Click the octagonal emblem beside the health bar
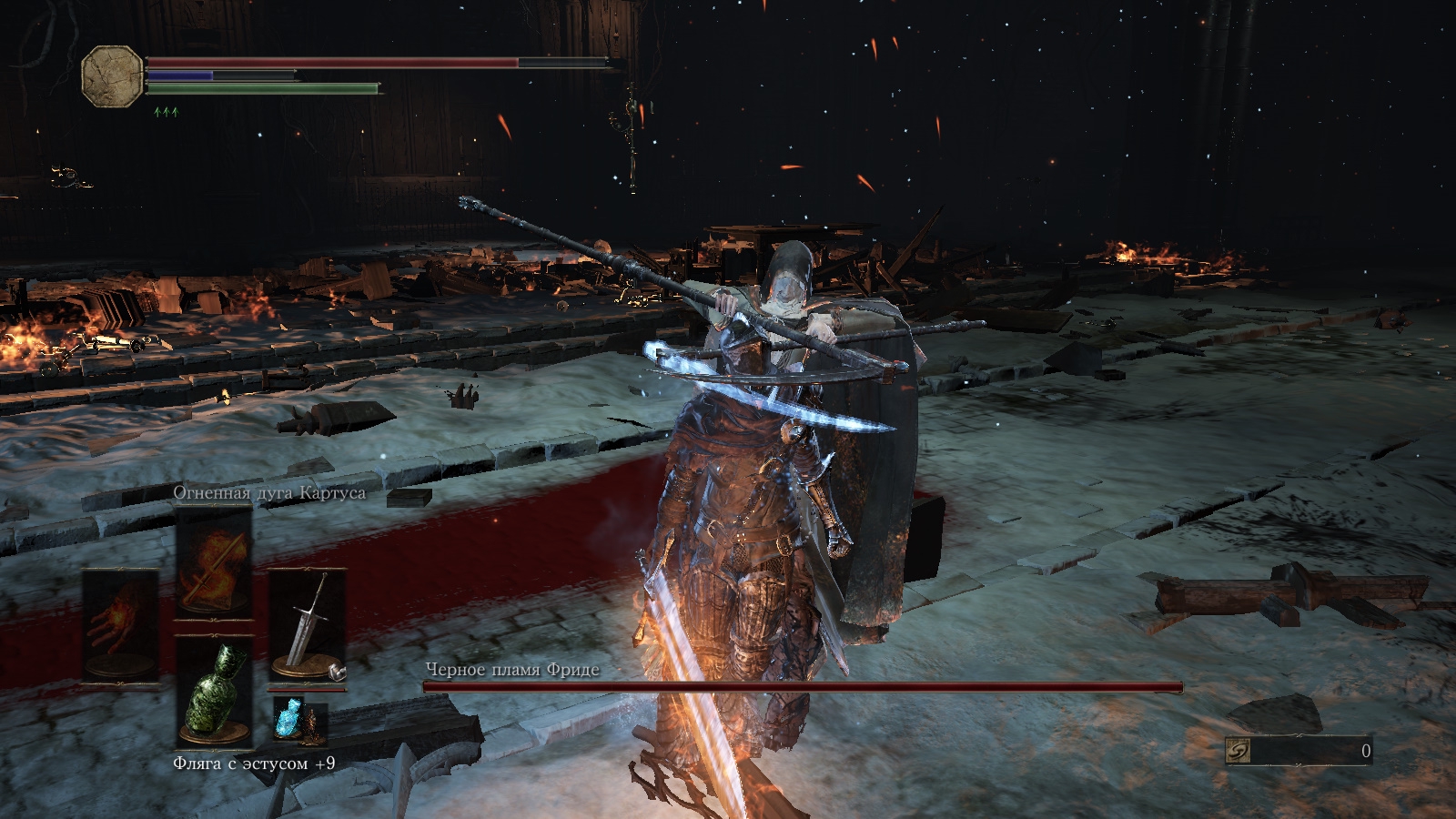Image resolution: width=1456 pixels, height=819 pixels. pos(112,76)
